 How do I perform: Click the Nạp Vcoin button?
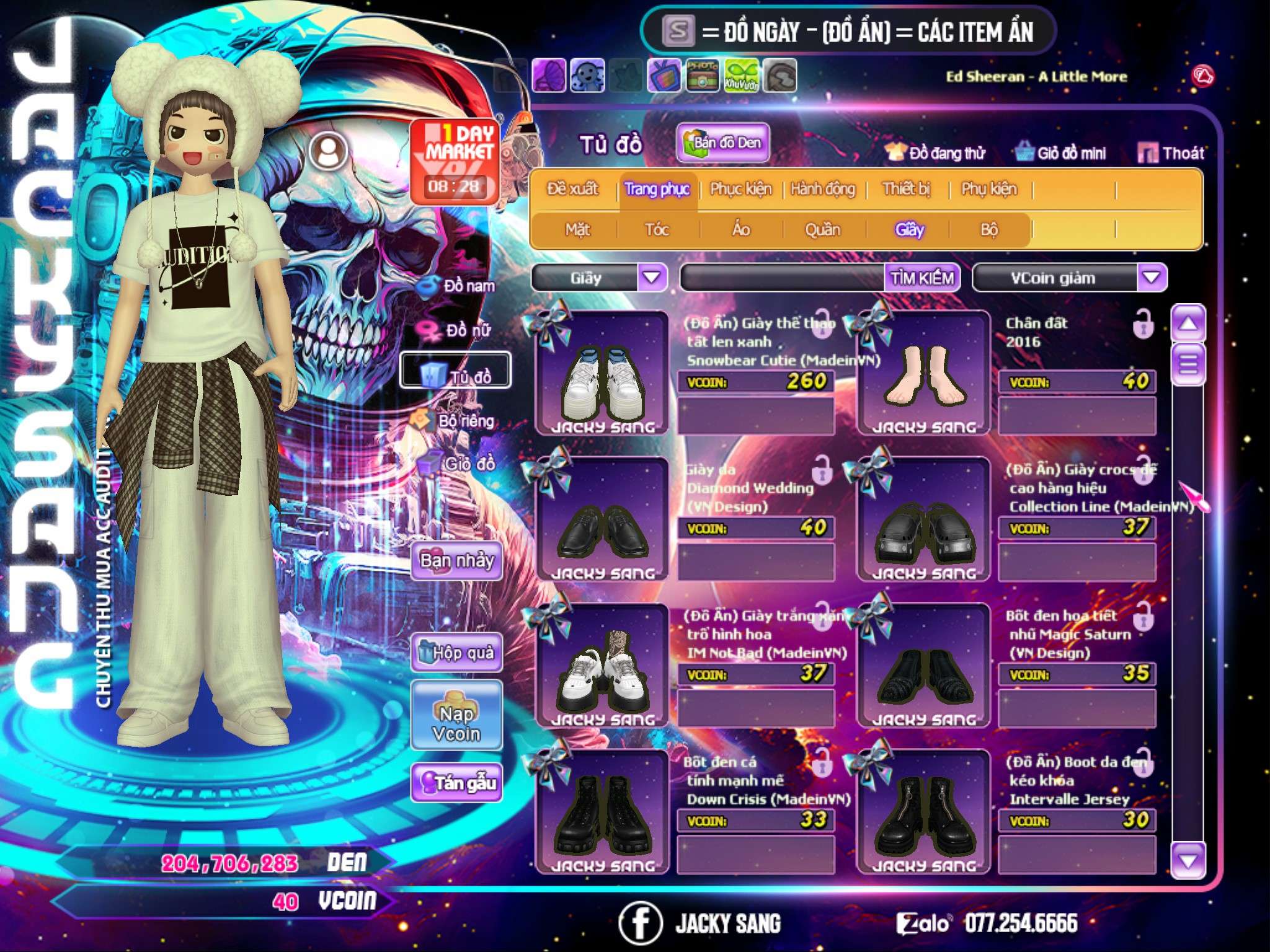pyautogui.click(x=457, y=723)
